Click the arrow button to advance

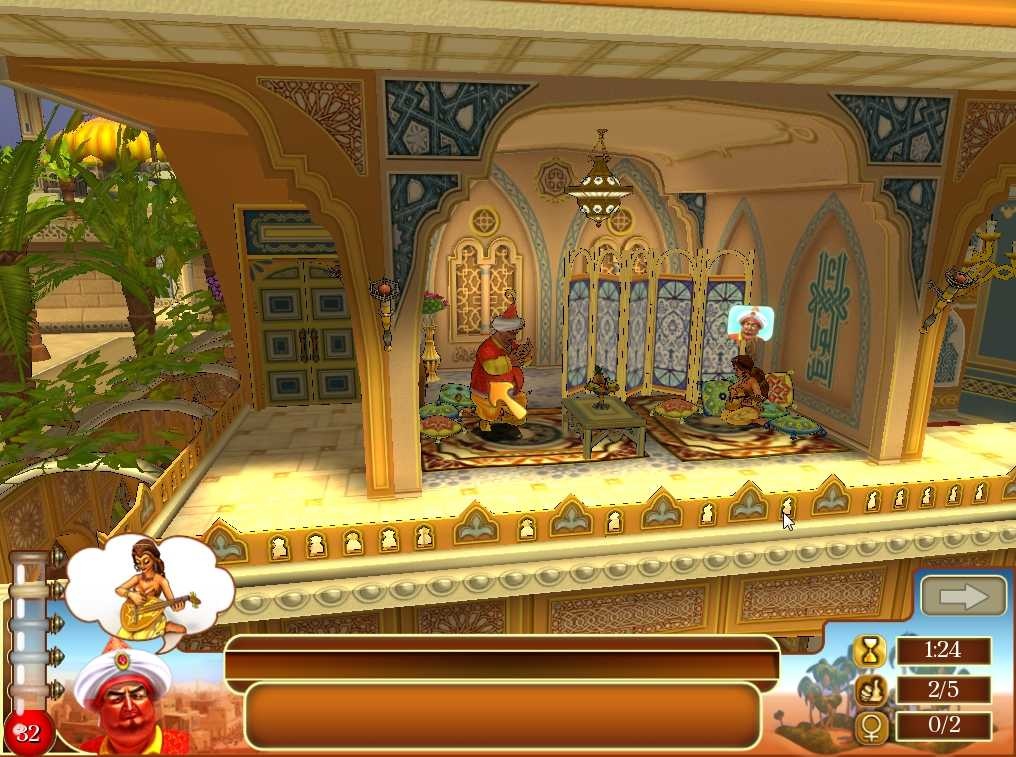pos(964,596)
